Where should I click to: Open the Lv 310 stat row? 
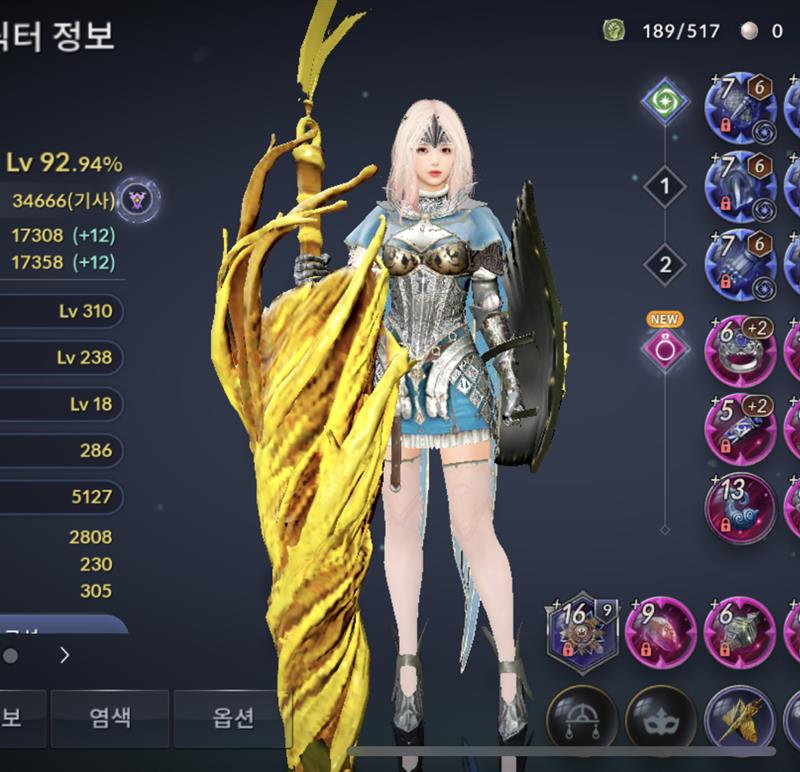pyautogui.click(x=62, y=311)
